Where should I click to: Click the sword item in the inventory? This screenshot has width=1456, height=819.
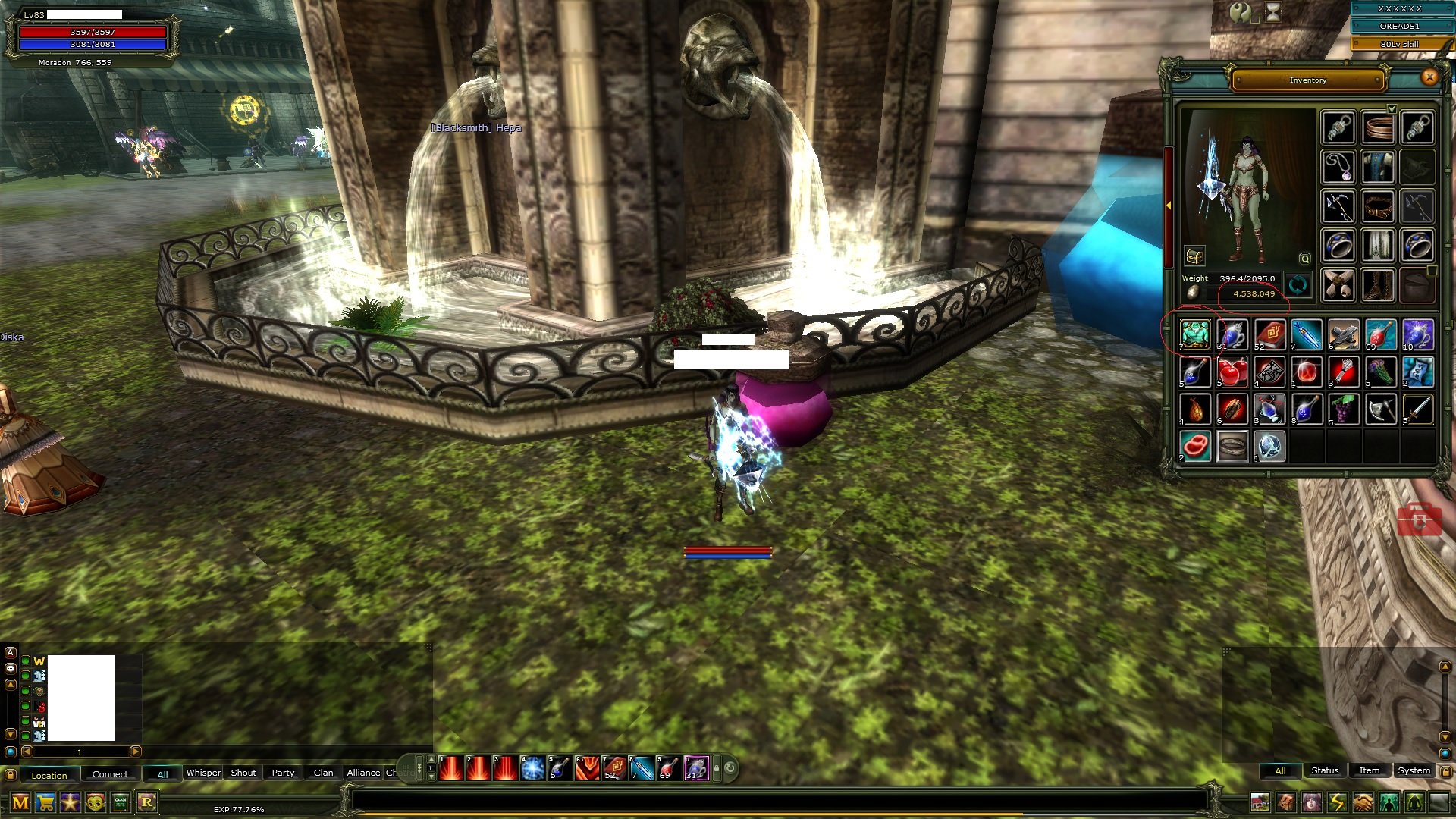tap(1418, 409)
